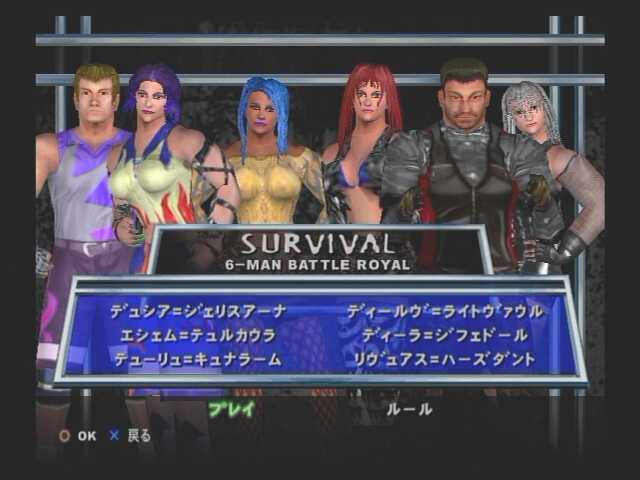The image size is (640, 480).
Task: Pick the ディールヴ=ライトヴァウル entry
Action: [445, 312]
